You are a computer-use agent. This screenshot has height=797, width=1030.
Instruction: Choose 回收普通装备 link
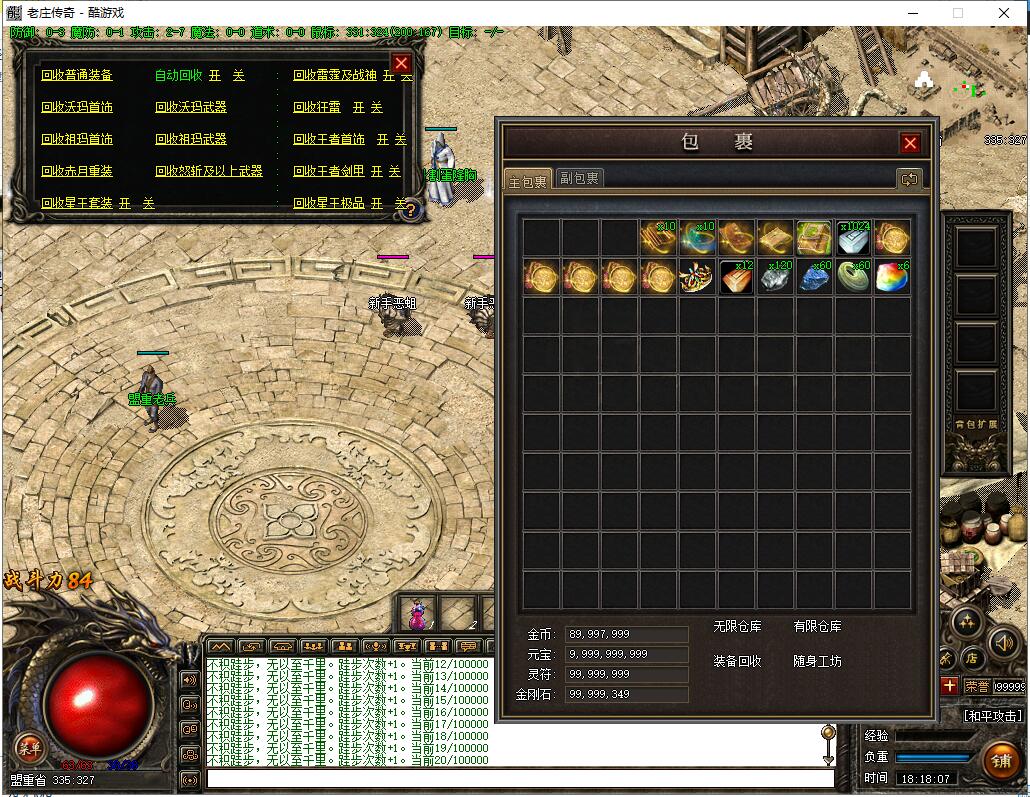[77, 76]
